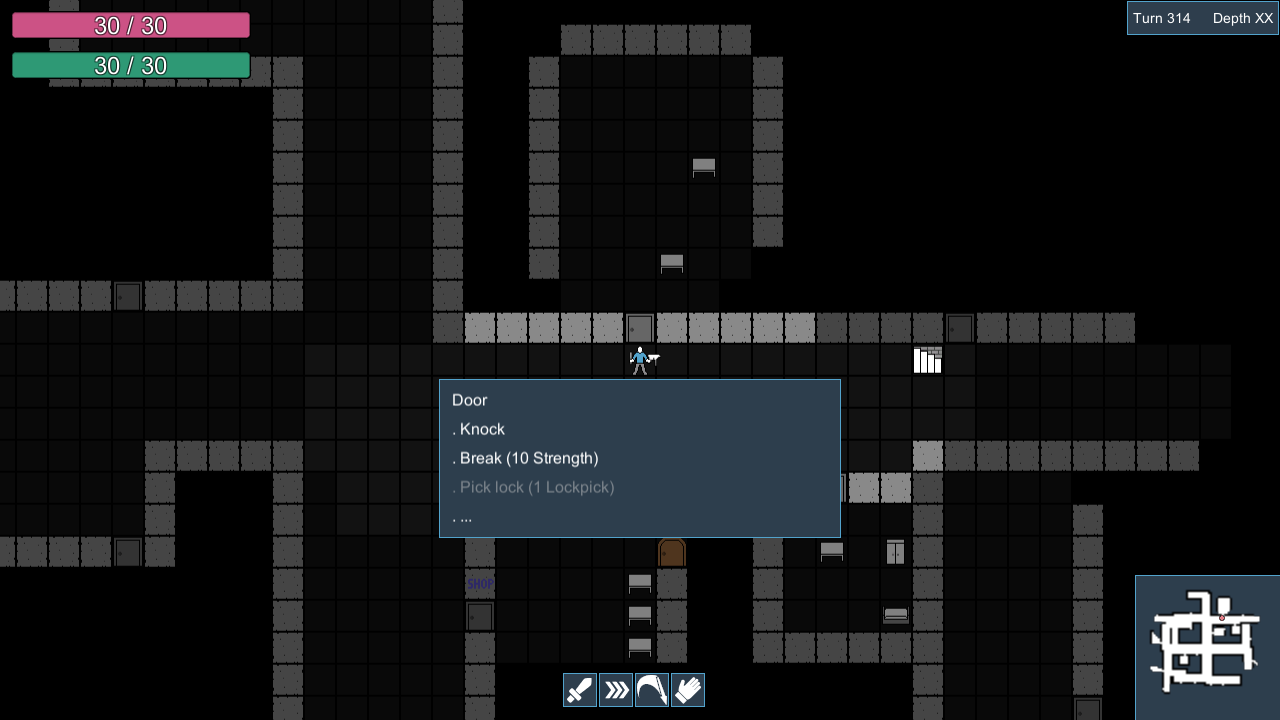
Task: Click the grayed-out Pick lock option
Action: [534, 487]
